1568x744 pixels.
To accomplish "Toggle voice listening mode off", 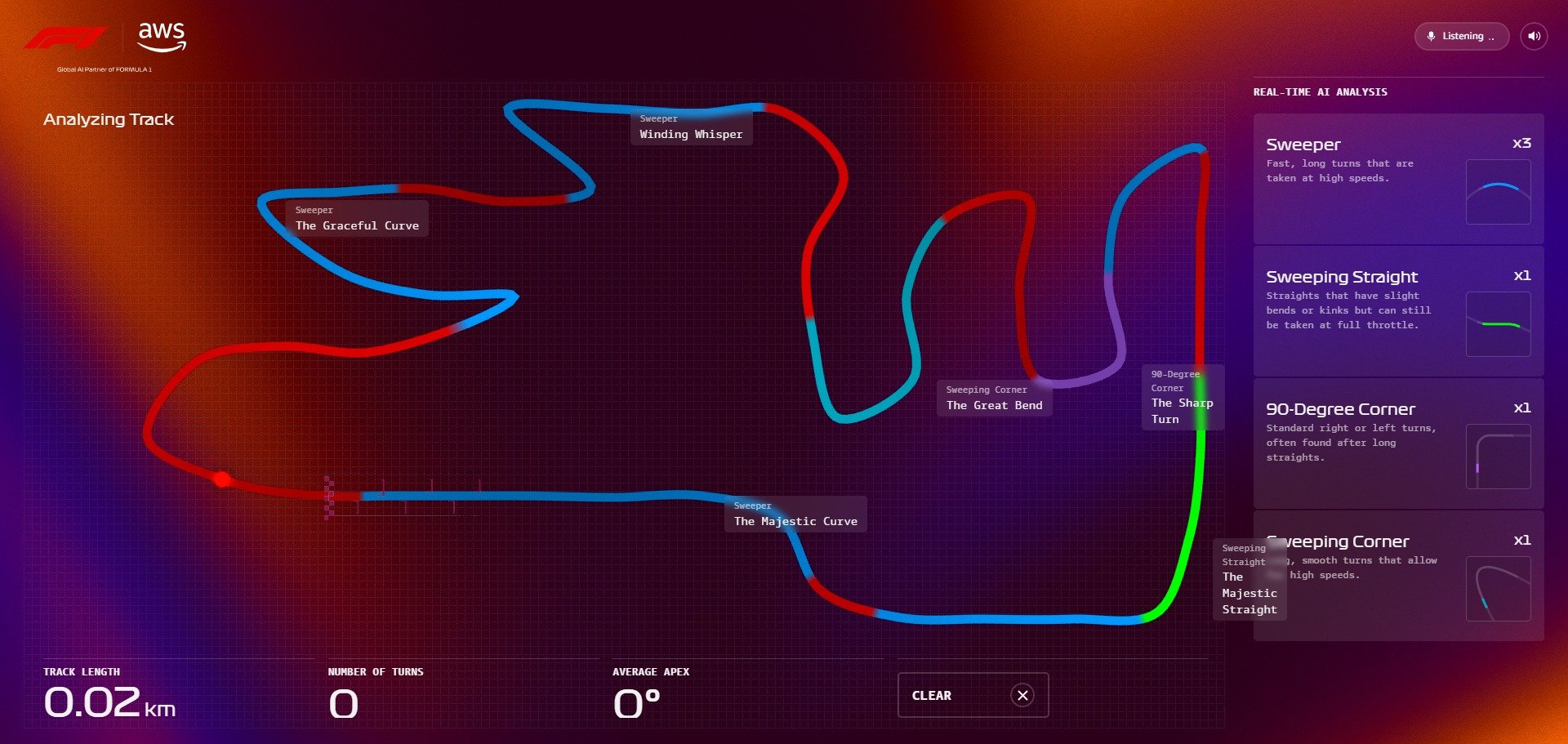I will pyautogui.click(x=1462, y=36).
